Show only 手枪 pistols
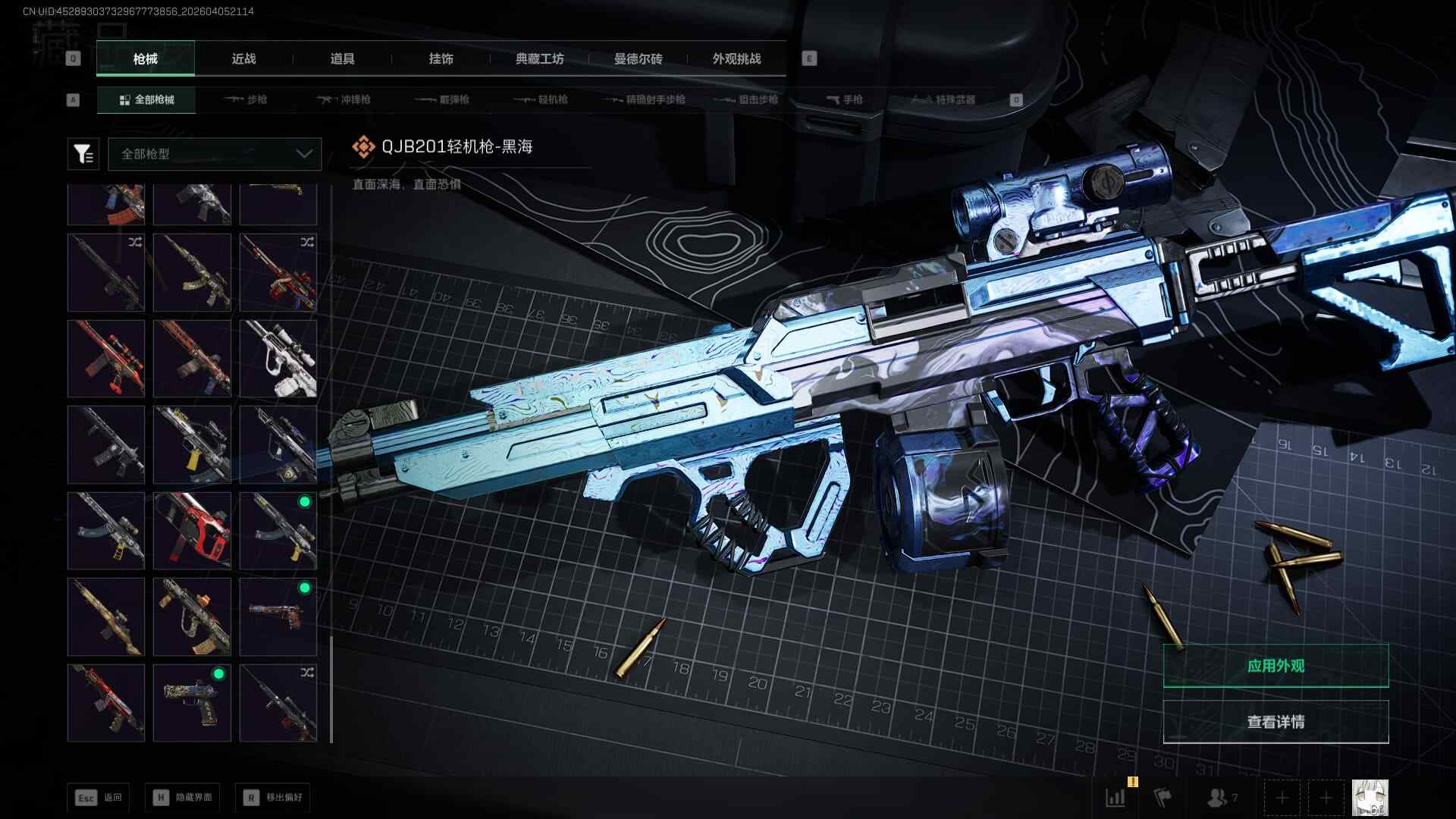 point(844,99)
